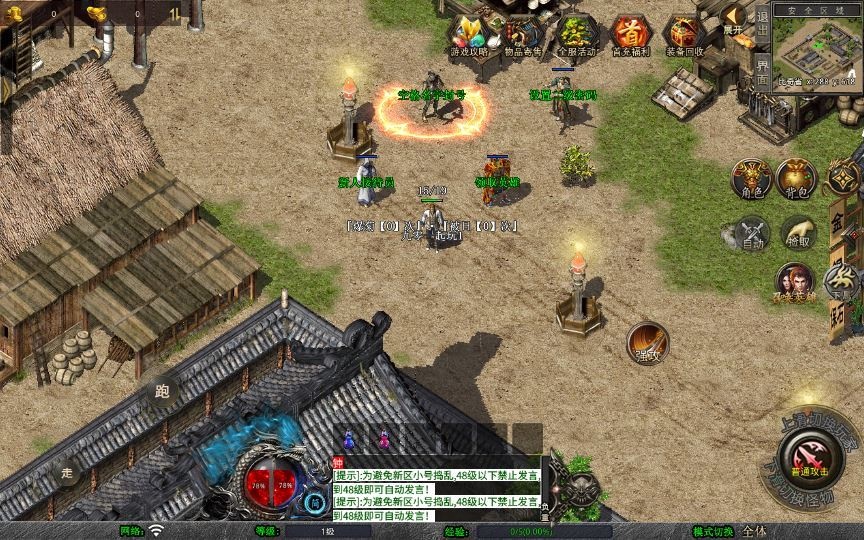
Task: Toggle 自动 auto-combat mode
Action: coord(751,233)
